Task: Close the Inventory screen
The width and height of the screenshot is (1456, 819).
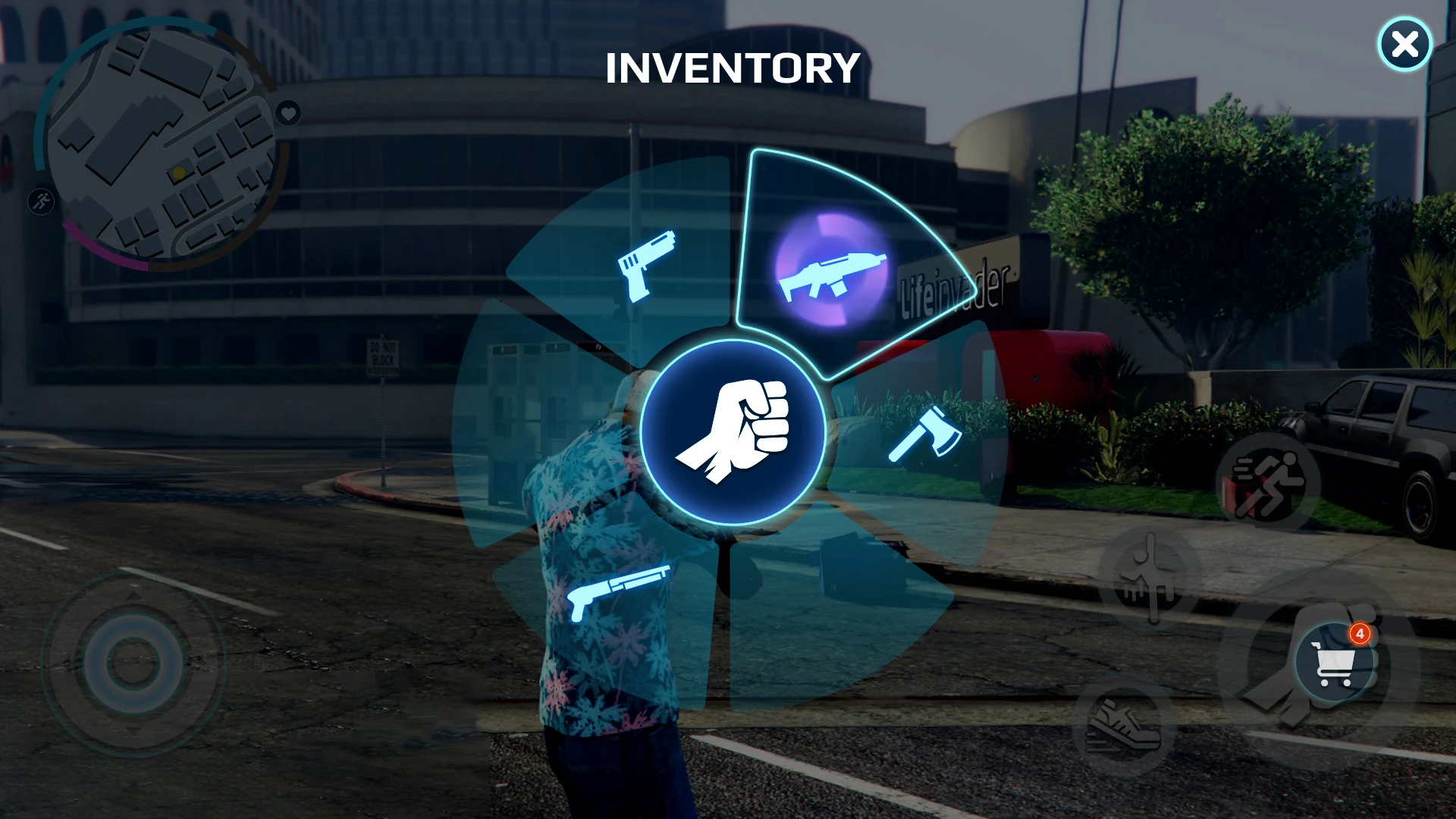Action: 1405,43
